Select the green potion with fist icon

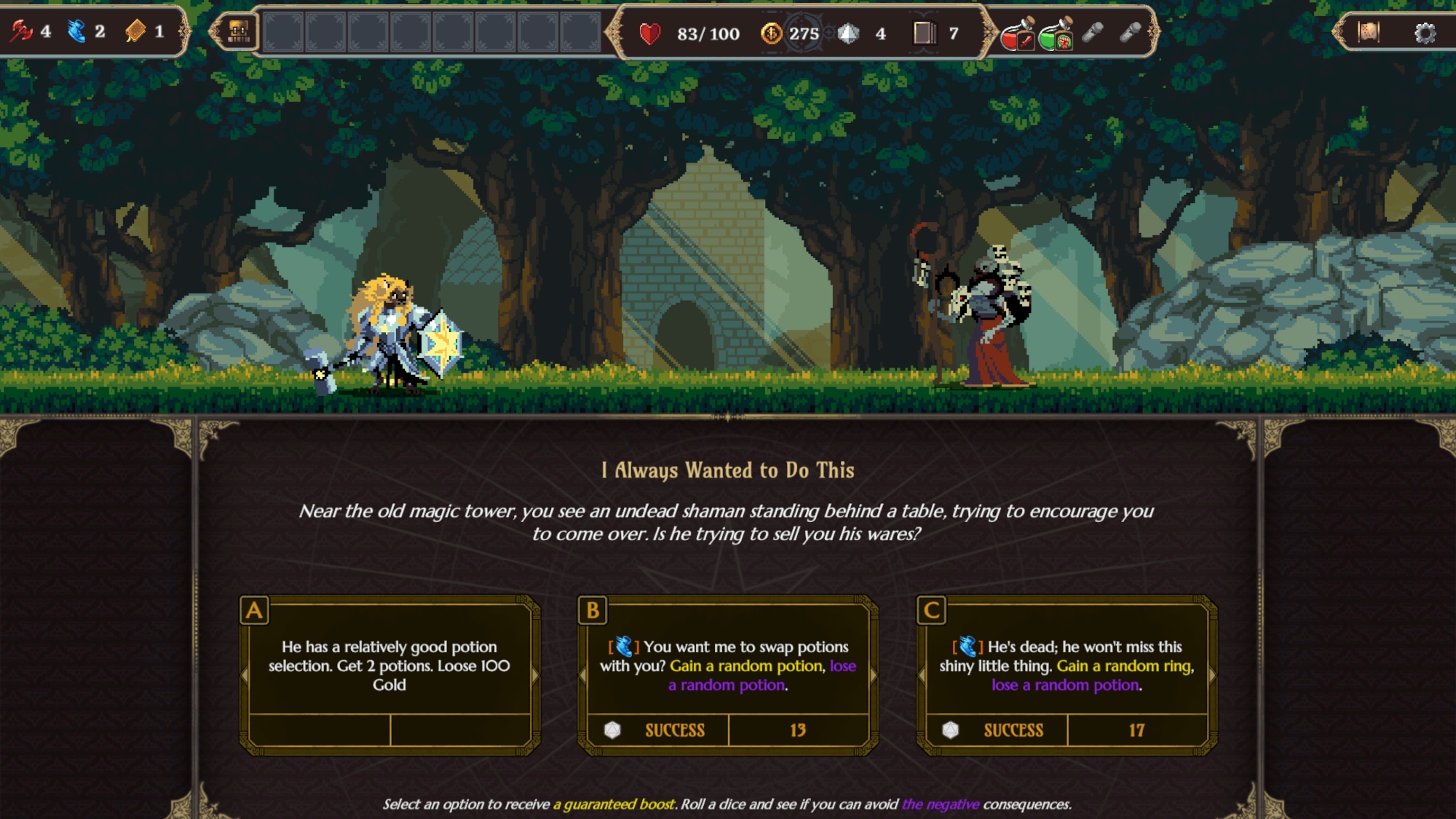[1055, 33]
